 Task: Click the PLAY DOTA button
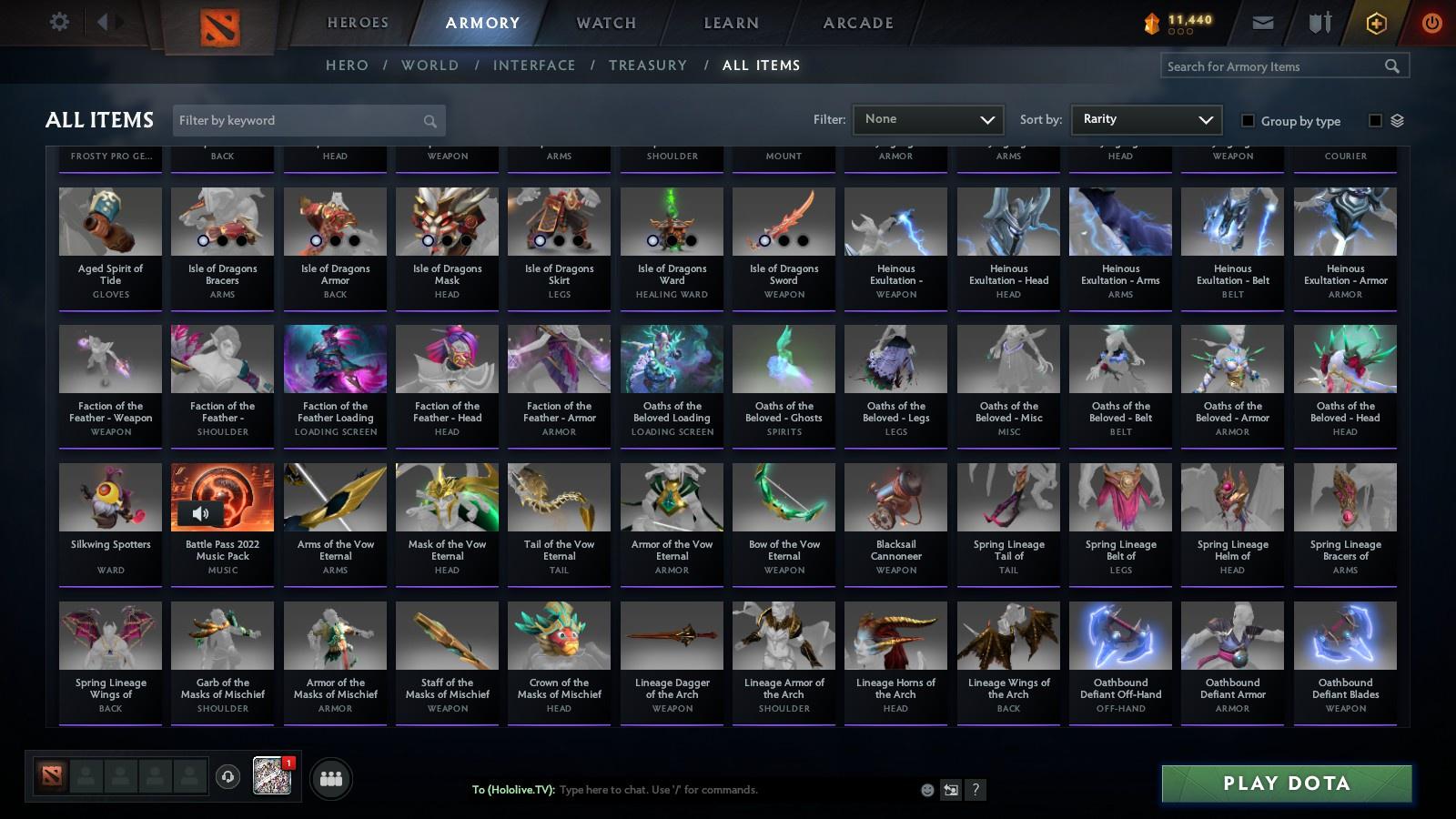[1287, 783]
